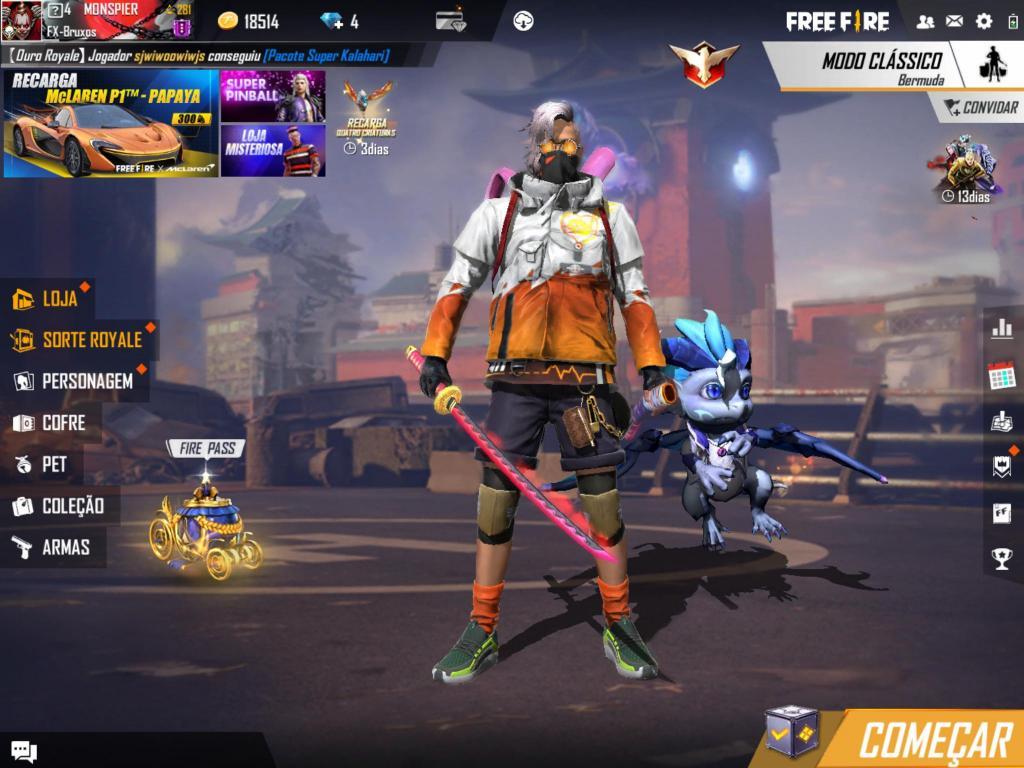Open the chat speech bubble

24,751
